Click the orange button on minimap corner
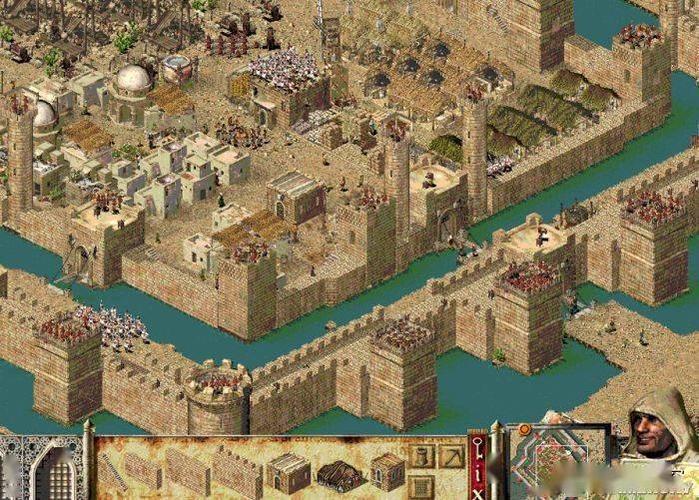This screenshot has height=500, width=699. click(522, 431)
